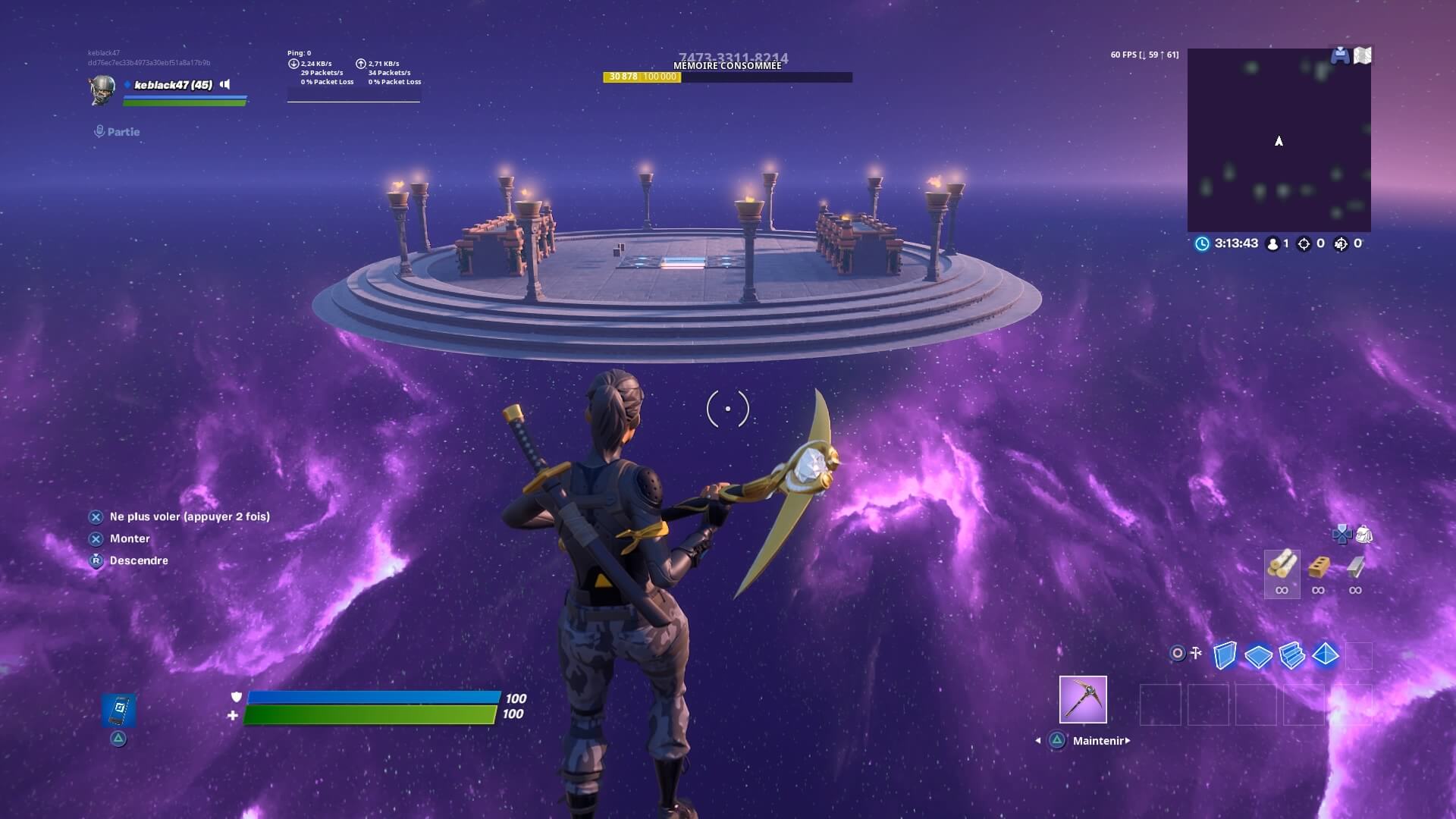Click the right arrow beside Maintenir
The height and width of the screenshot is (819, 1456).
(1128, 742)
